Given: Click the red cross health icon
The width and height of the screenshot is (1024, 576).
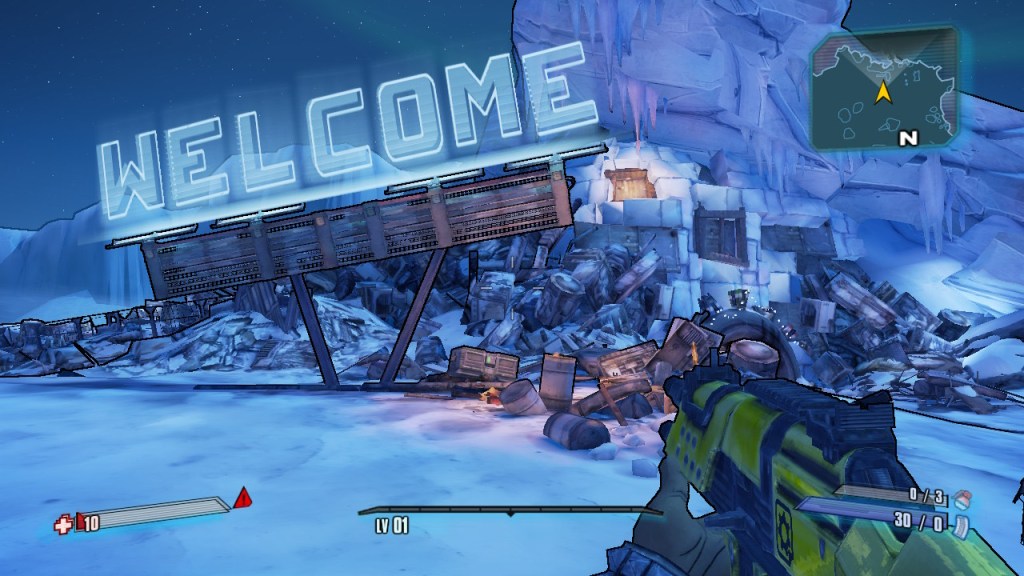Looking at the screenshot, I should pyautogui.click(x=63, y=523).
